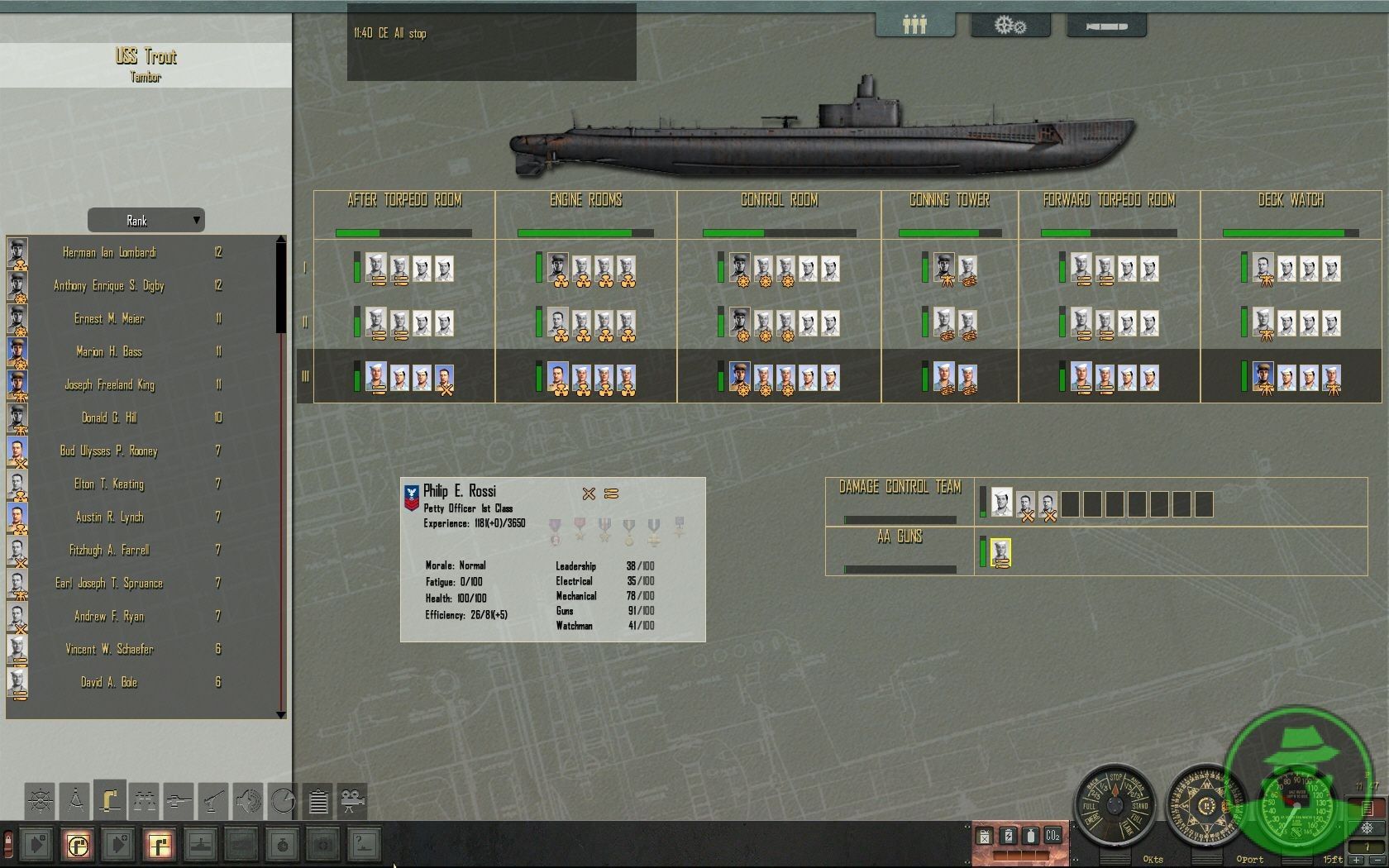Select crew member Herman Ian Lombardi
Screen dimensions: 1389x868
(x=109, y=253)
